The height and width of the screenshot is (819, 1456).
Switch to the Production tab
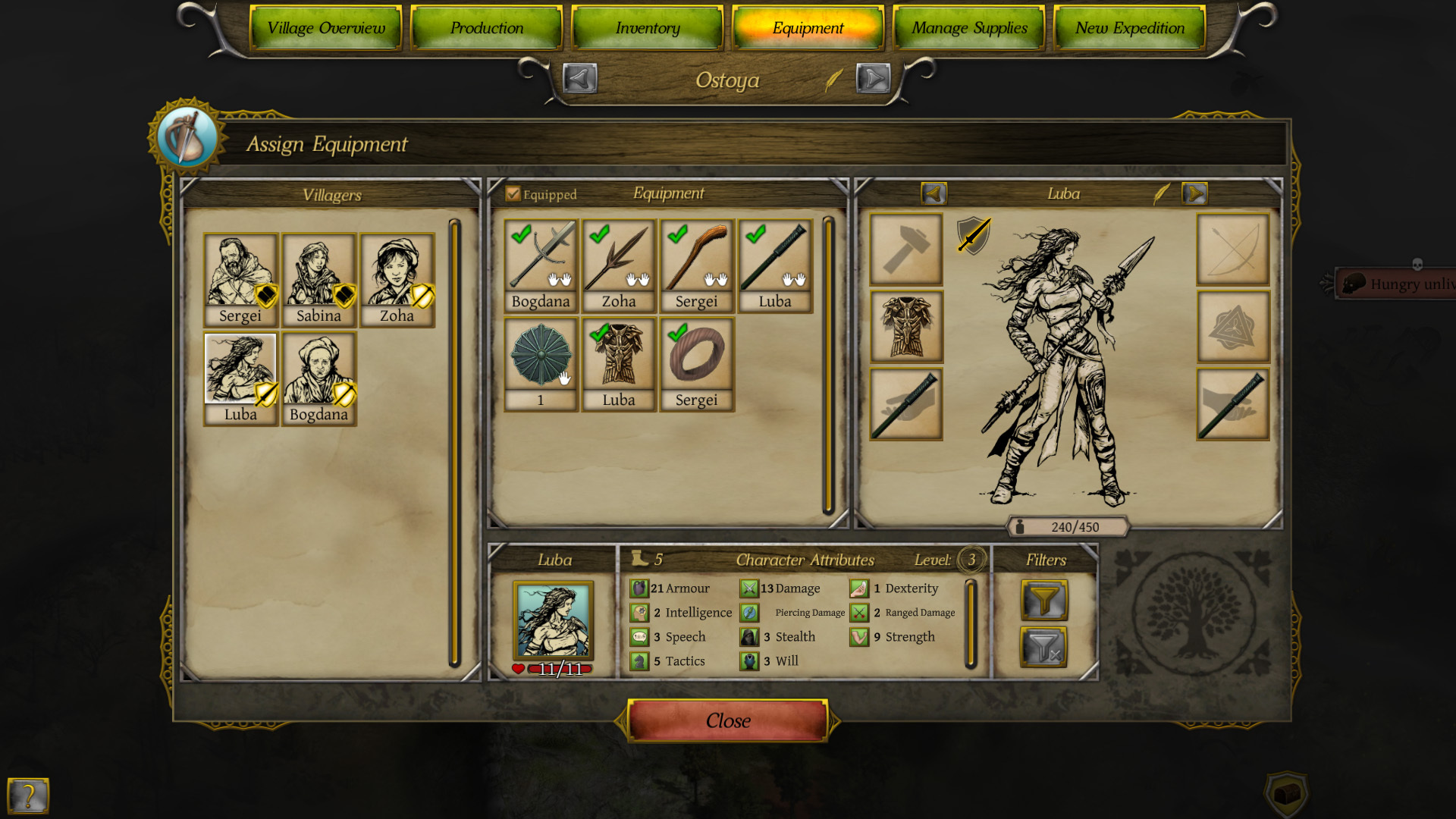pyautogui.click(x=486, y=28)
